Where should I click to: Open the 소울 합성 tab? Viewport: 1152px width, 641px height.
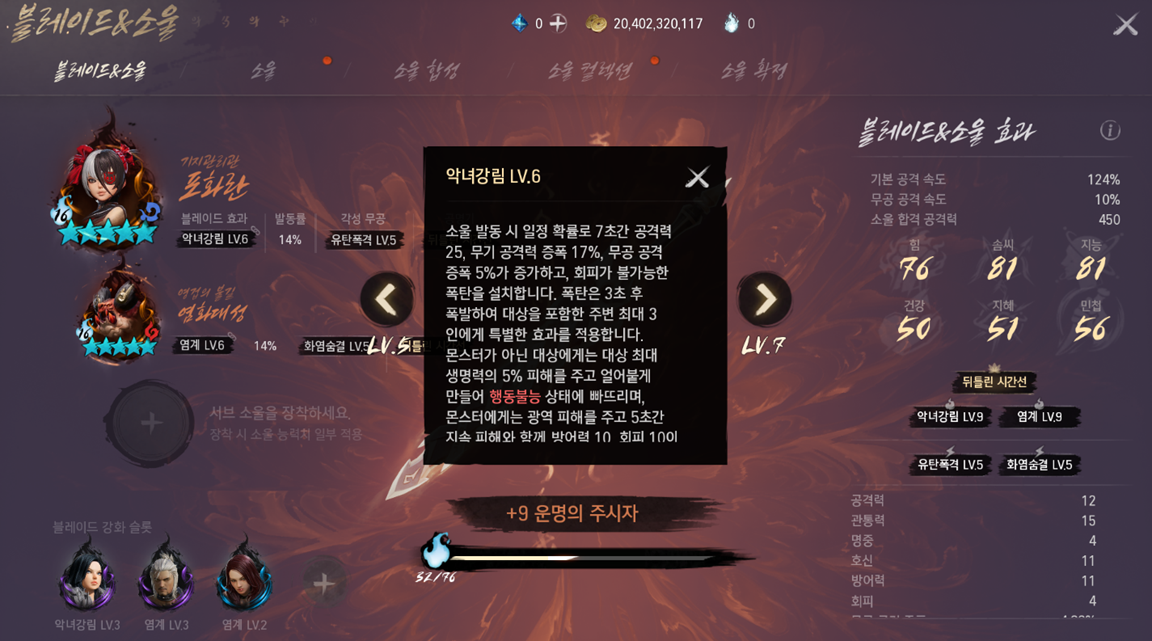click(x=426, y=71)
